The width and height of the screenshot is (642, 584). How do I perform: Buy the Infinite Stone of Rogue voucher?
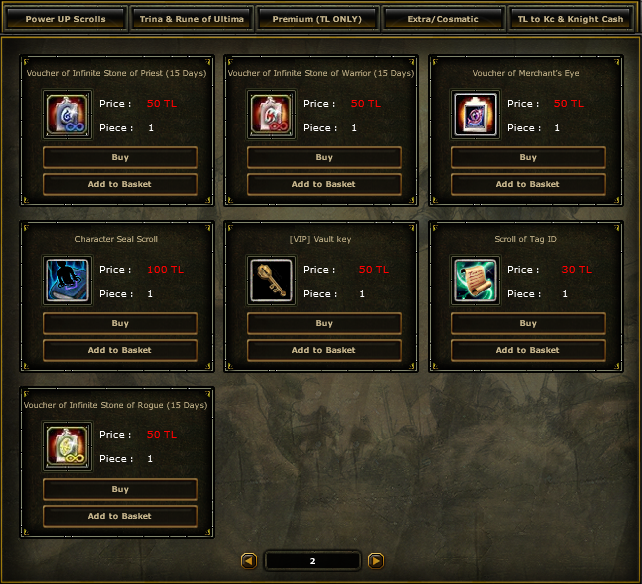tap(120, 490)
